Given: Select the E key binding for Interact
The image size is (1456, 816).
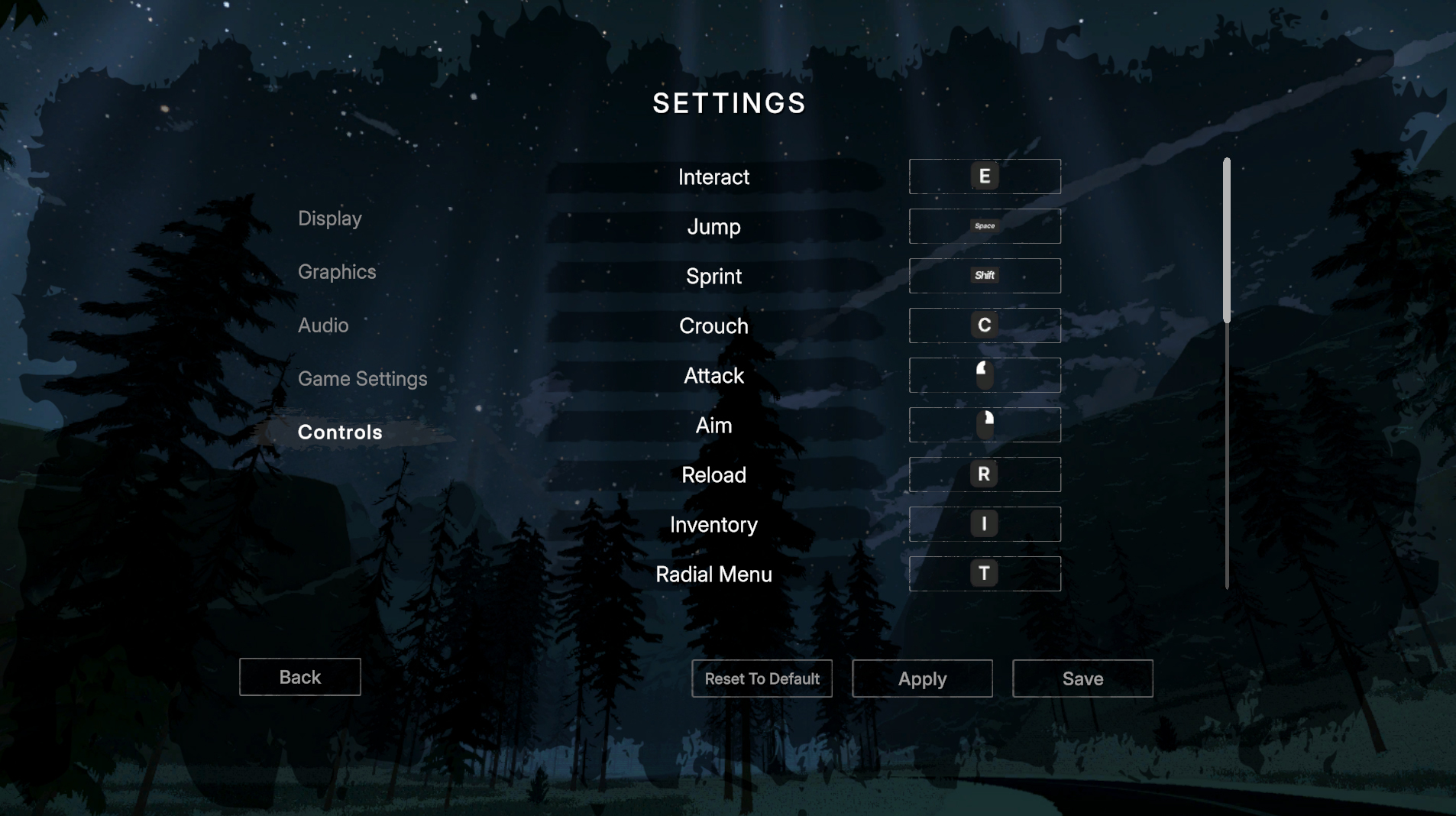Looking at the screenshot, I should click(x=985, y=176).
